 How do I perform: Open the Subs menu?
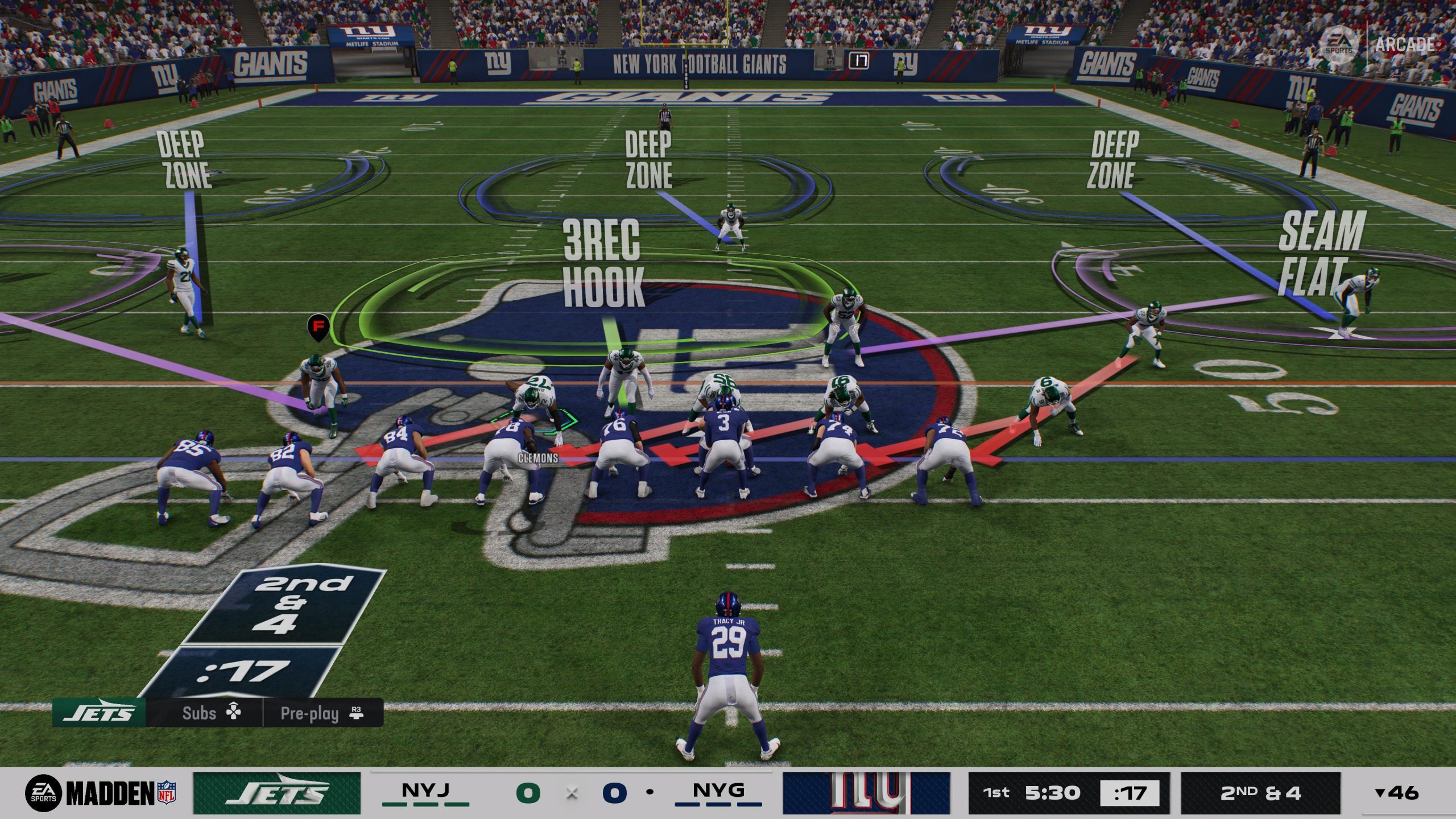pos(210,713)
